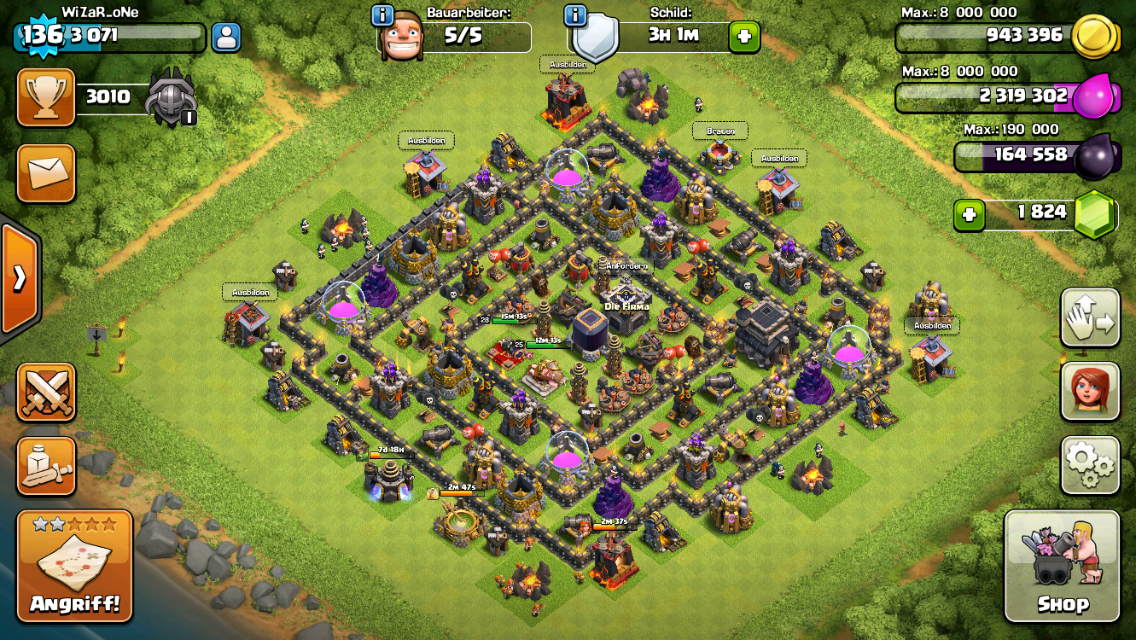
Task: Open the Shop menu
Action: (x=1061, y=566)
